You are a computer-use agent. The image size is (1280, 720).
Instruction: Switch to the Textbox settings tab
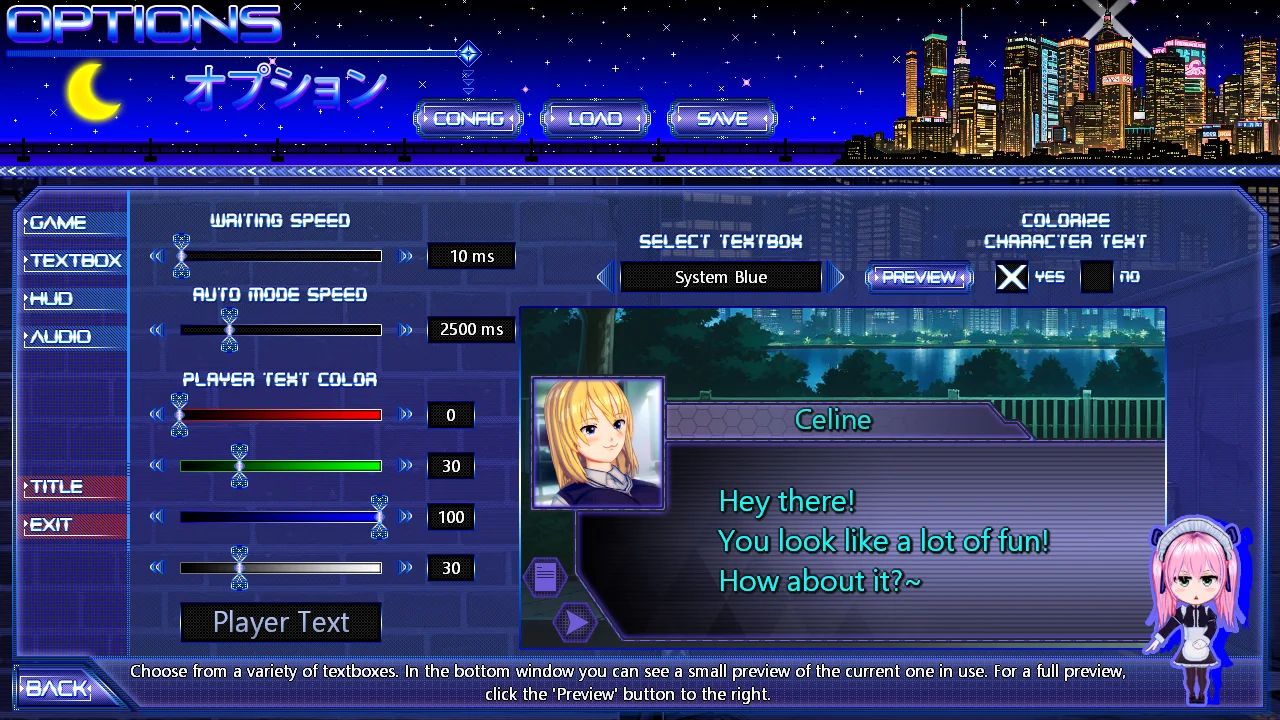75,261
